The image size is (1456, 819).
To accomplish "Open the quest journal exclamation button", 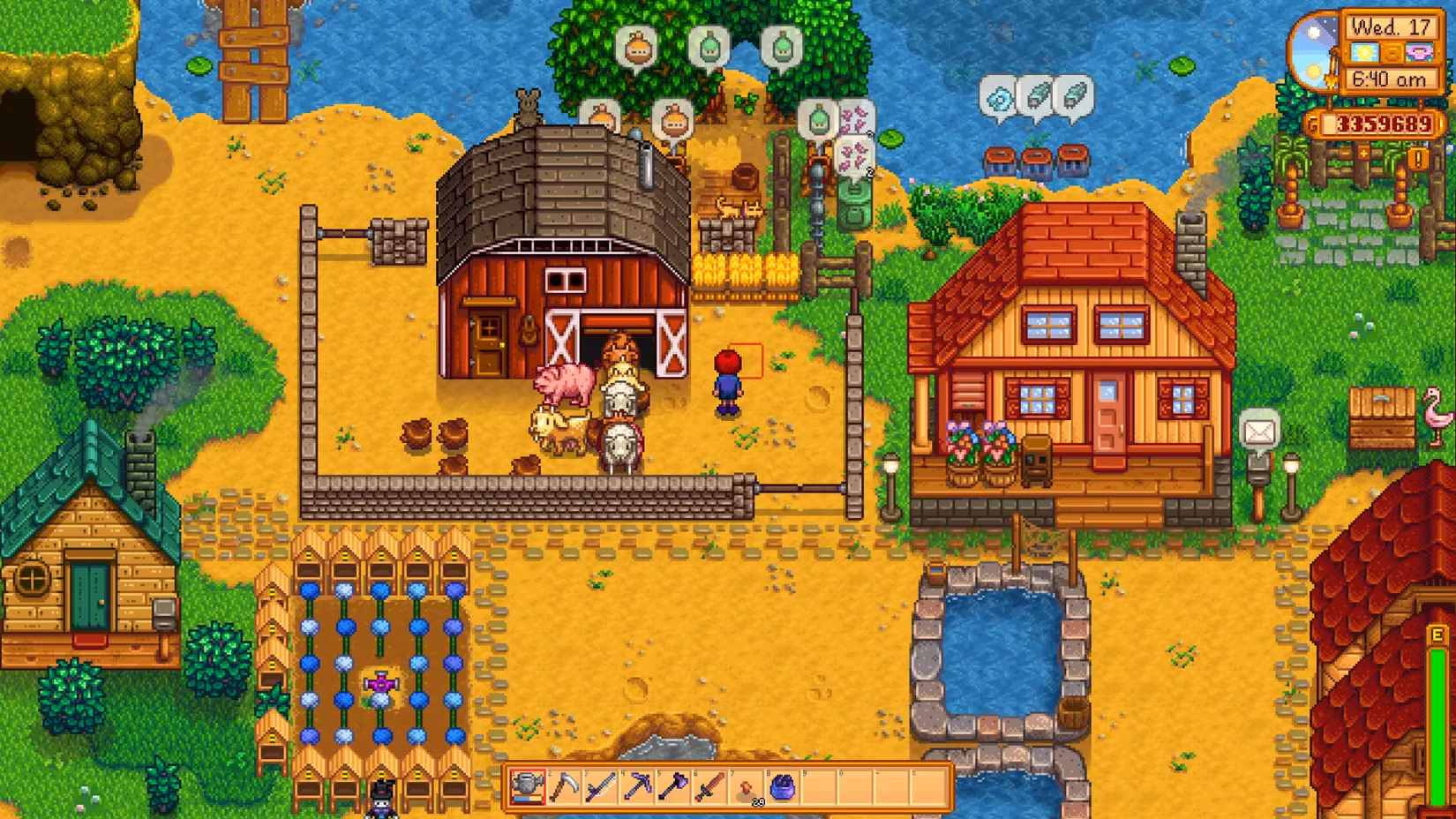I will 1418,159.
